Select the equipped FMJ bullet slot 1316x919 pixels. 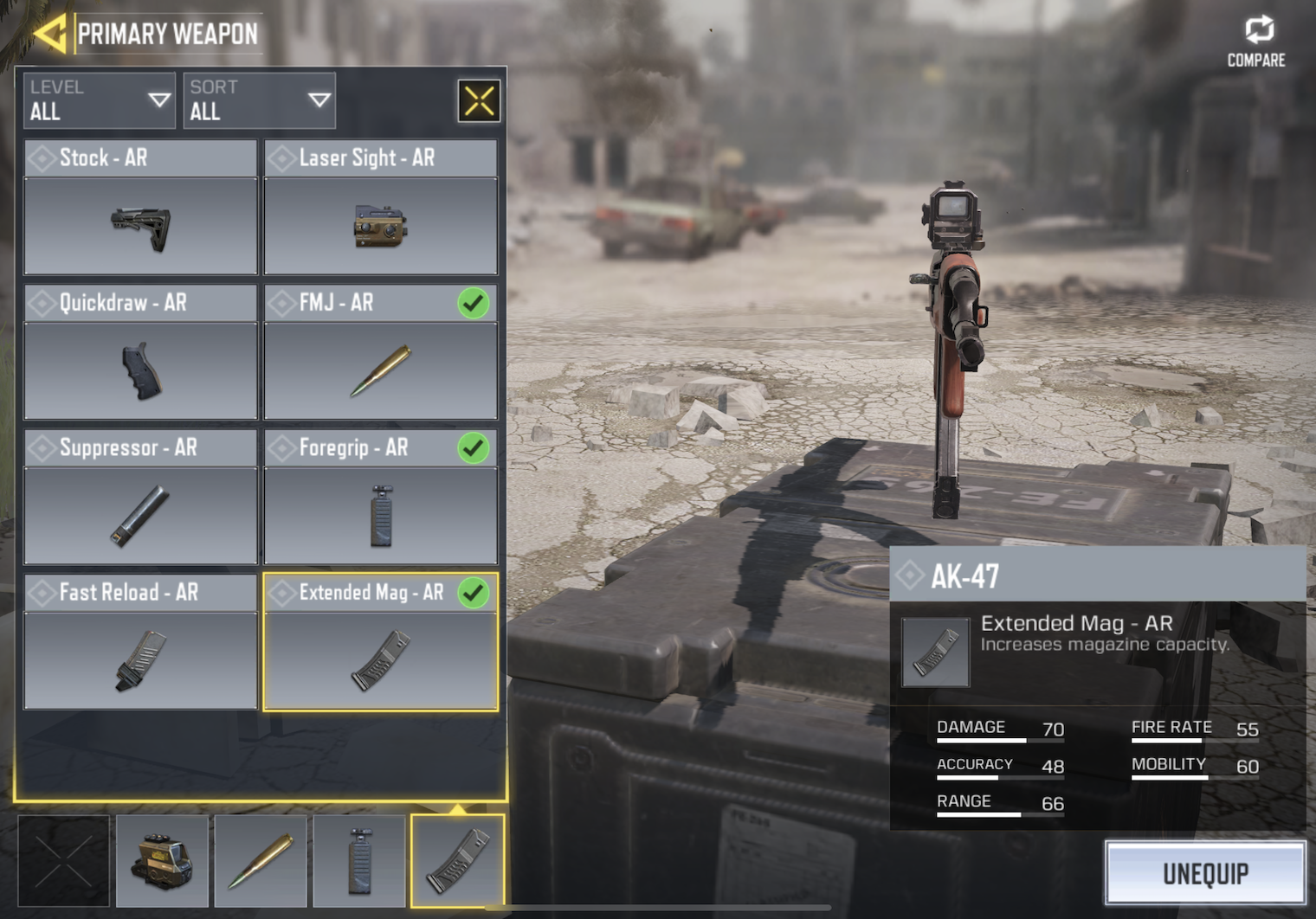coord(261,861)
